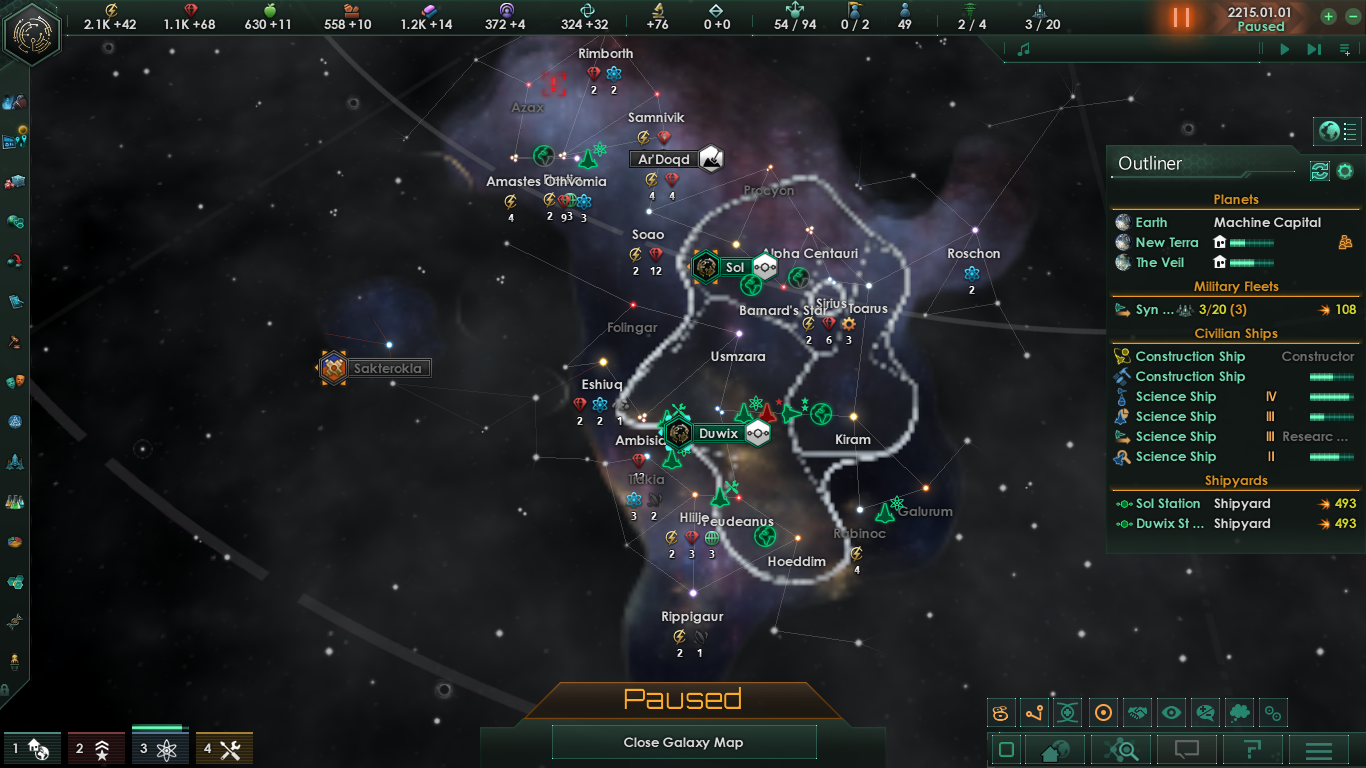Click the Close Galaxy Map button
Screen dimensions: 1366x768
click(684, 742)
